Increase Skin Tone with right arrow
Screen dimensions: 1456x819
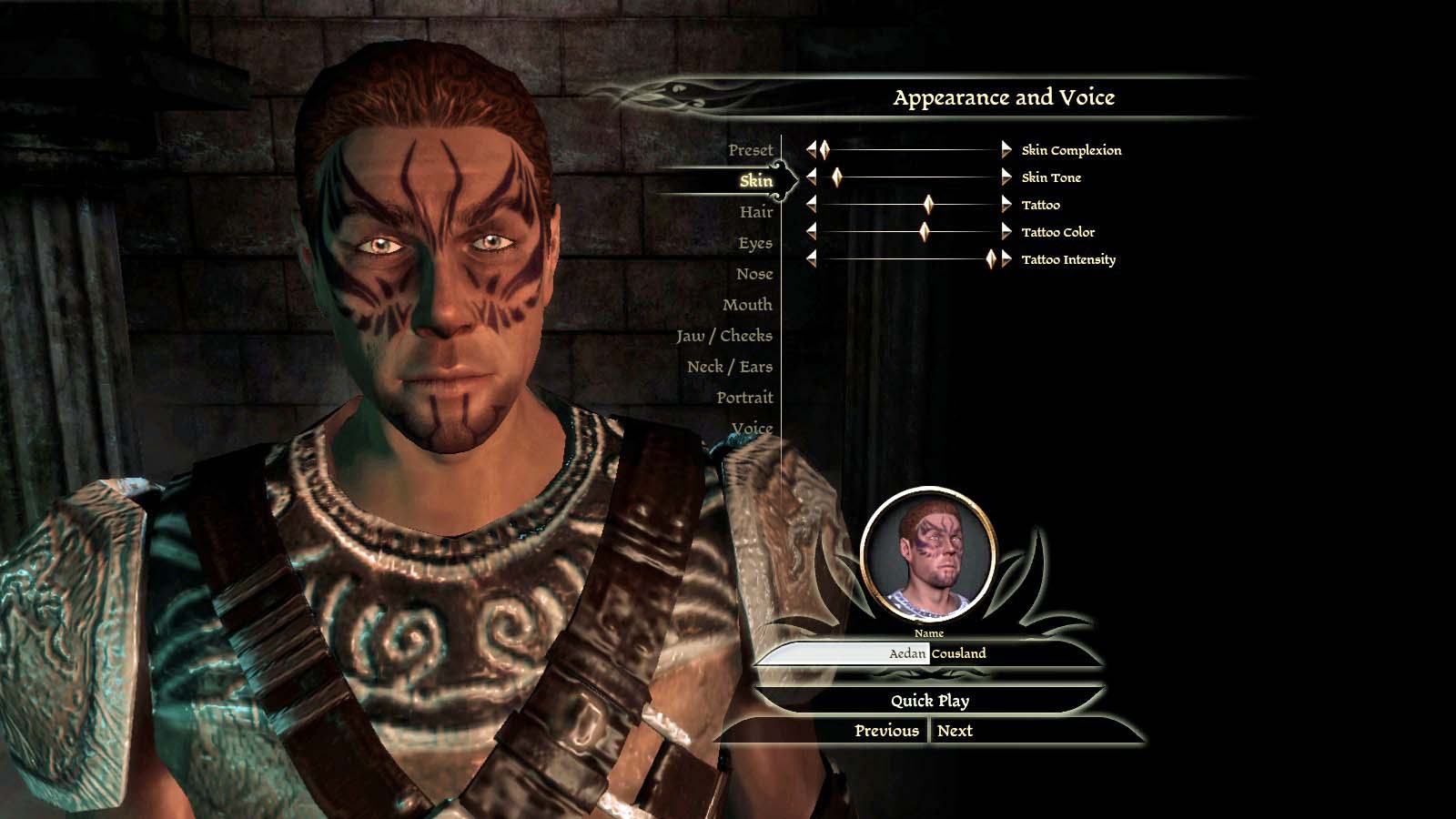pyautogui.click(x=1006, y=177)
